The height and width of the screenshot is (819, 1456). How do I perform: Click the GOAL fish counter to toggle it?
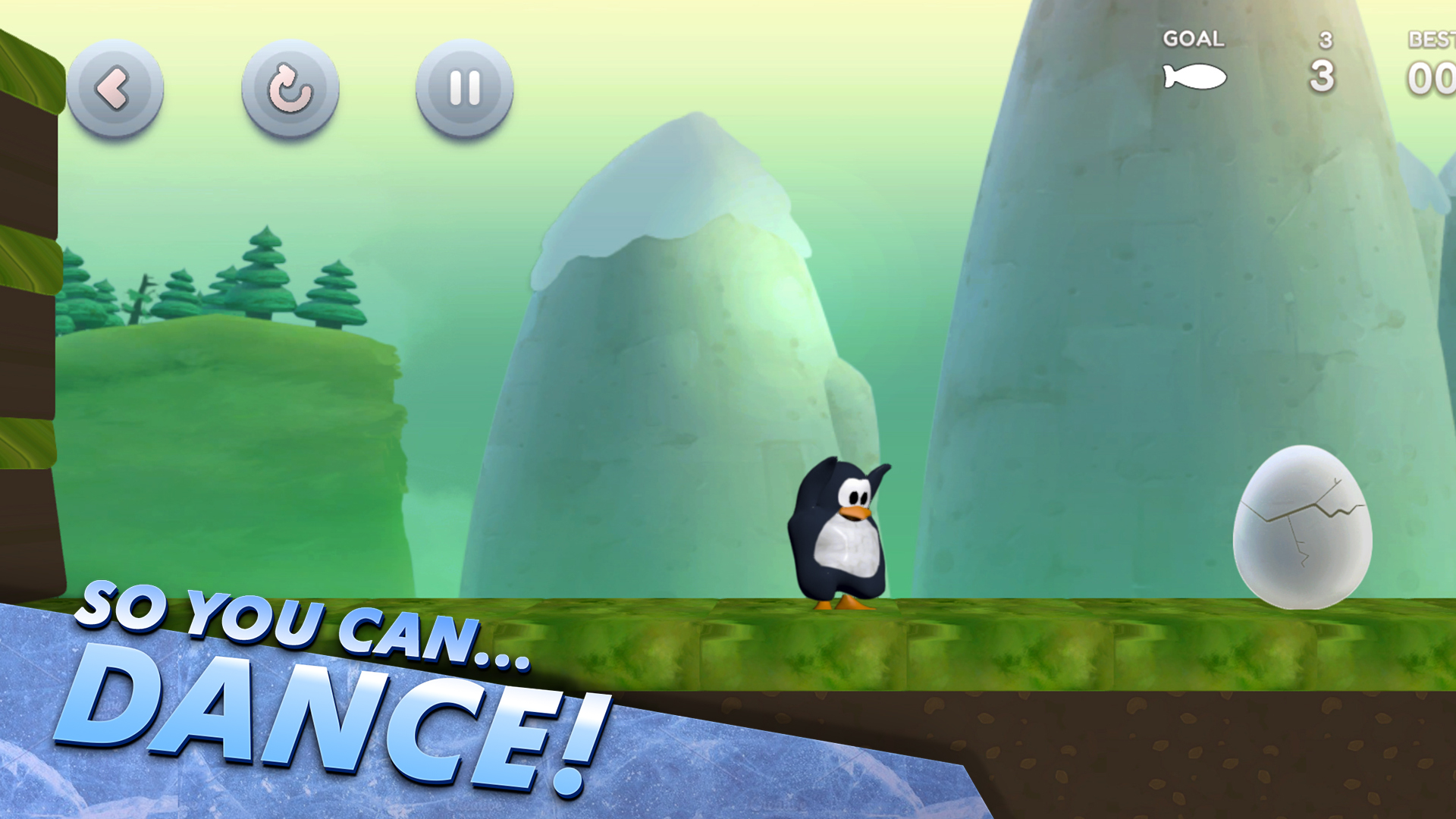1194,76
